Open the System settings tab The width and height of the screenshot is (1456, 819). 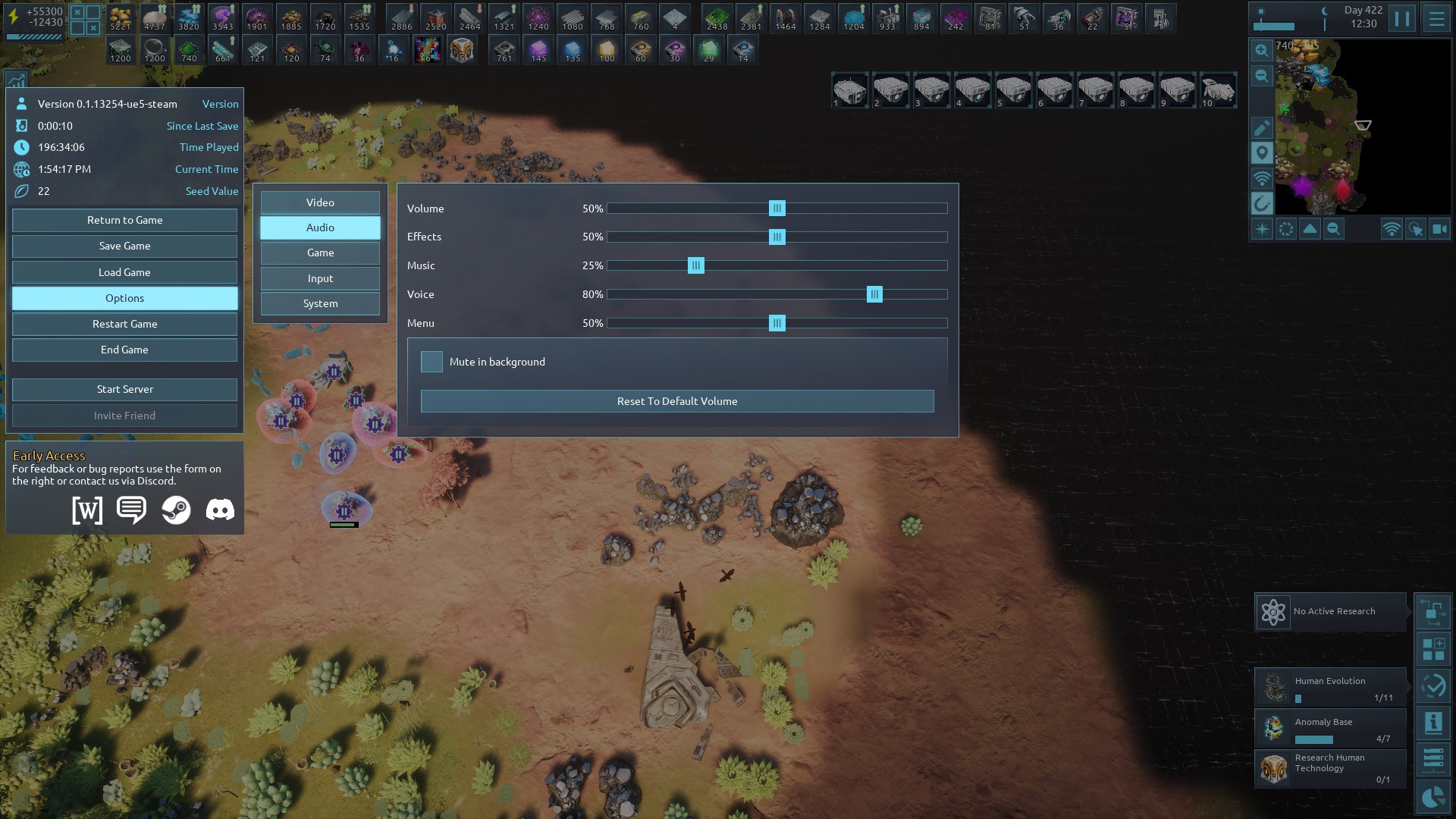coord(320,303)
